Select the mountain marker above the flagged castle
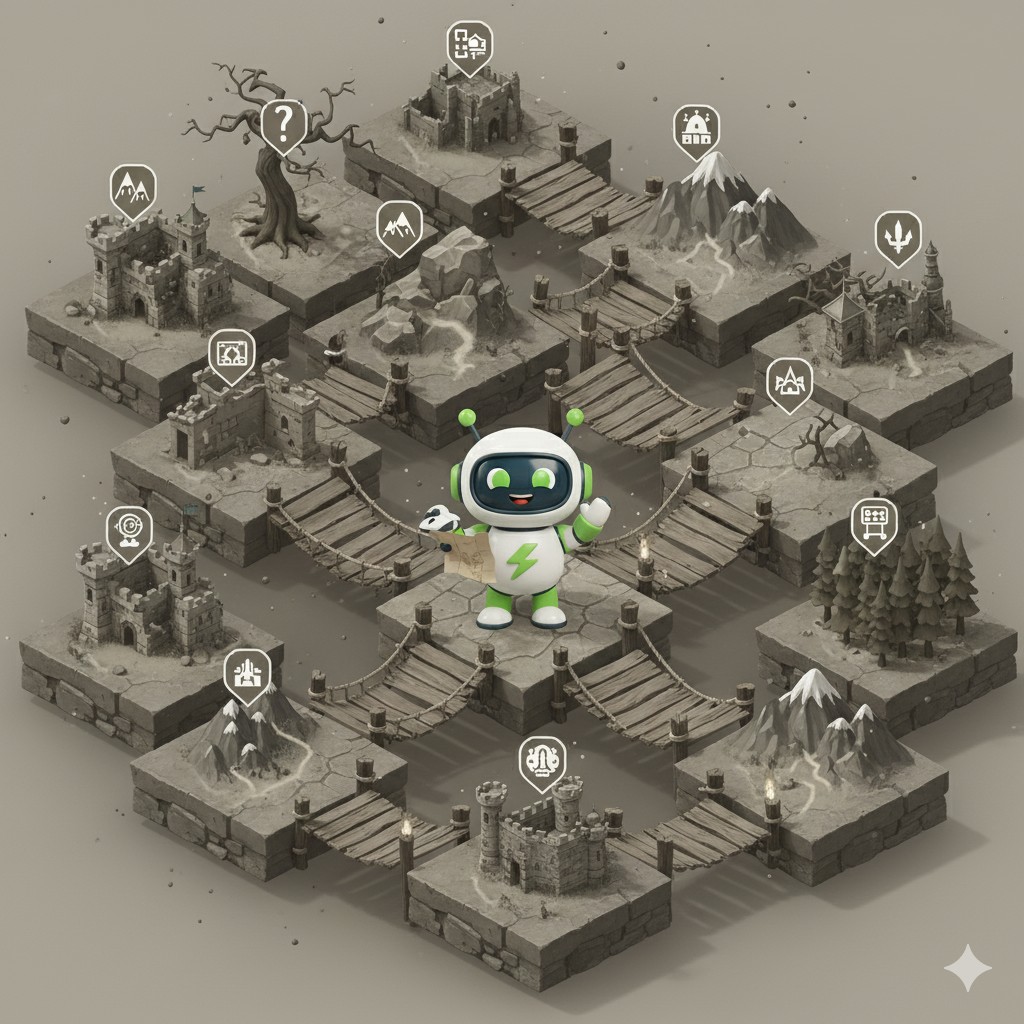1024x1024 pixels. [133, 187]
